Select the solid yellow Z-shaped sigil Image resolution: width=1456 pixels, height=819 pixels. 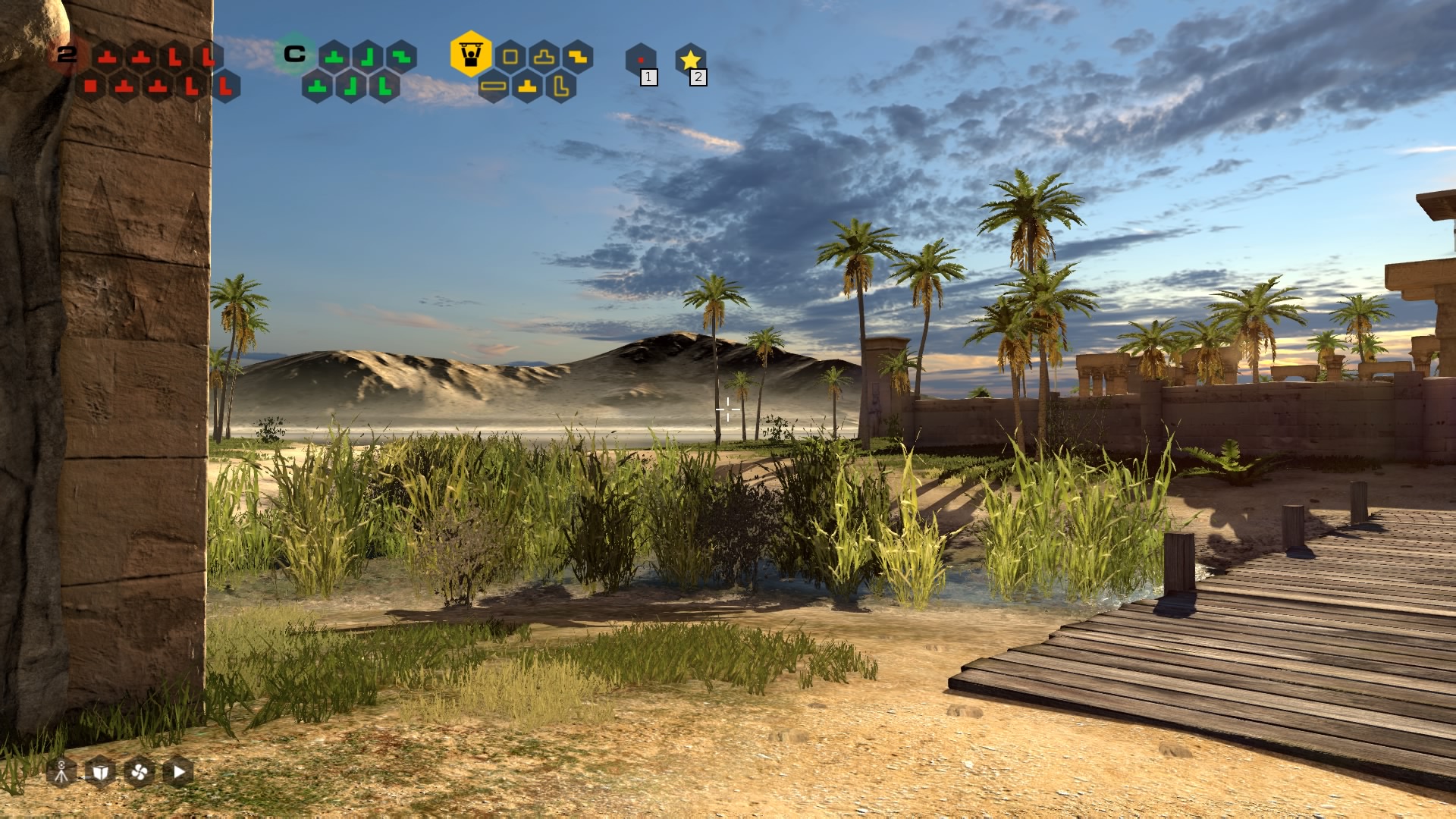(x=577, y=57)
